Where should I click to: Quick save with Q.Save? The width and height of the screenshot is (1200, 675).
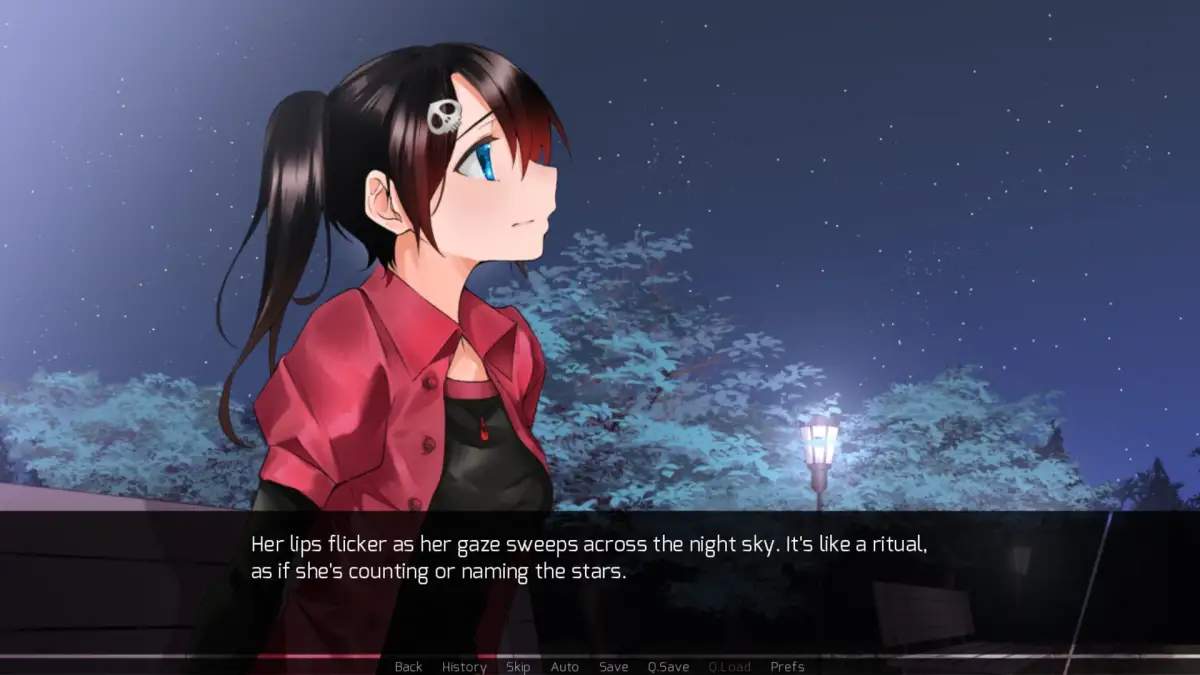tap(668, 667)
